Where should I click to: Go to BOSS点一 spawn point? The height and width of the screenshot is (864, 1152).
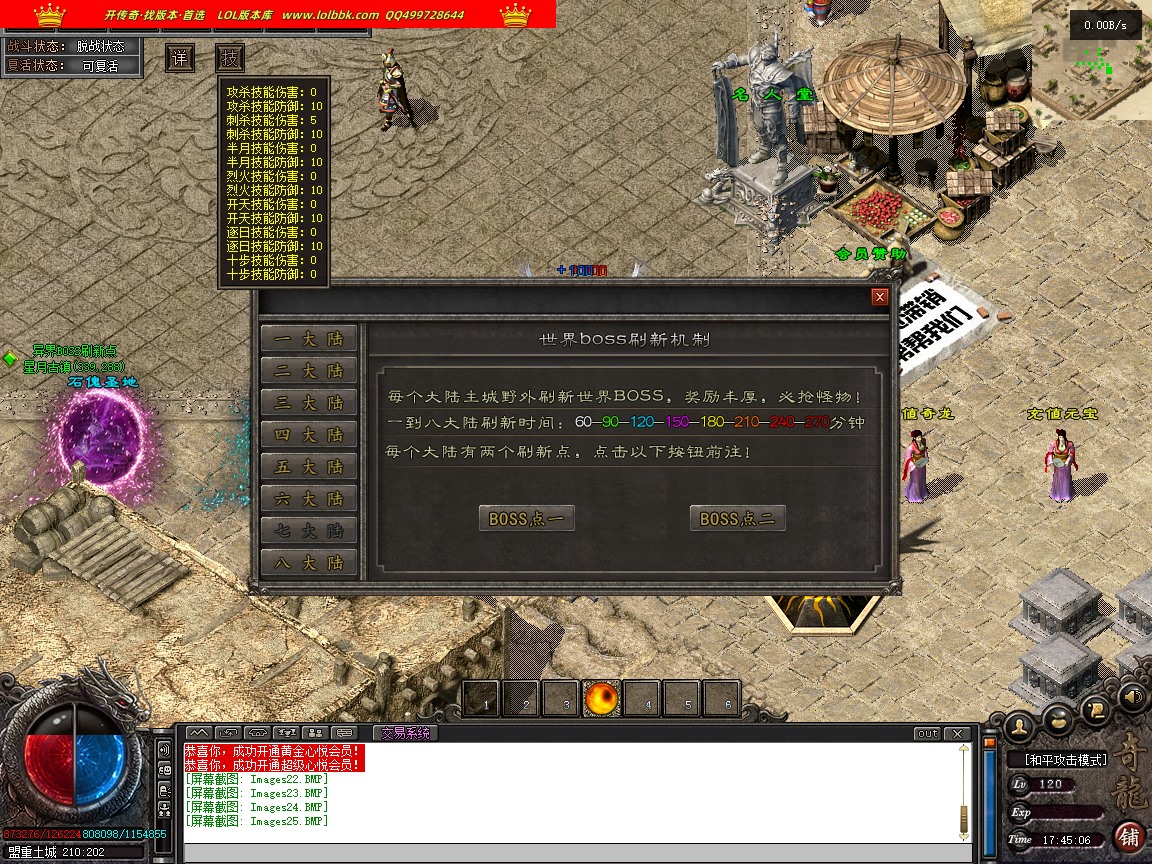coord(527,519)
